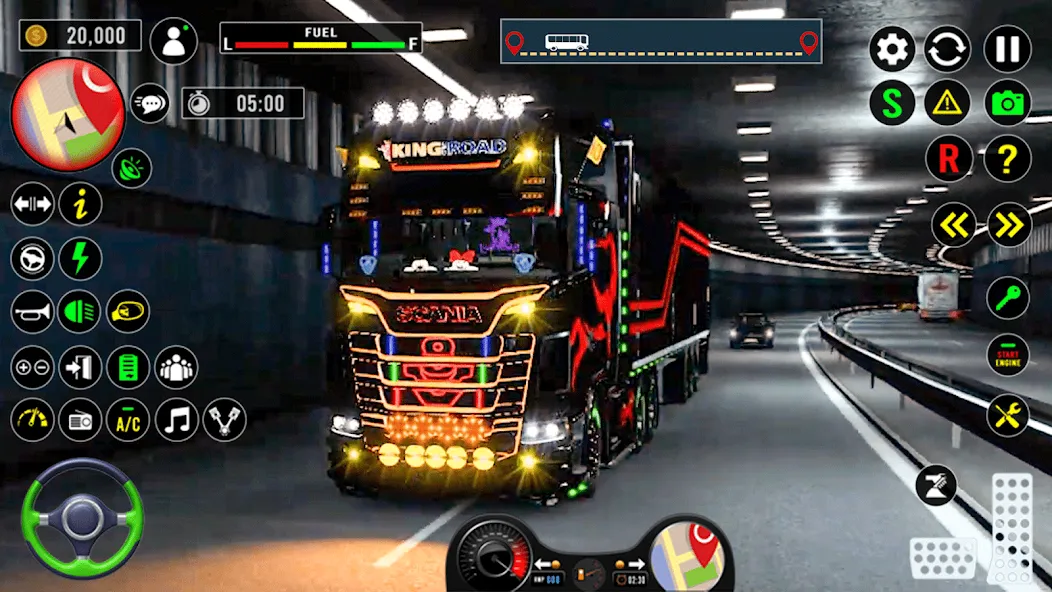The width and height of the screenshot is (1052, 592).
Task: Open the yellow question mark help
Action: [1007, 158]
